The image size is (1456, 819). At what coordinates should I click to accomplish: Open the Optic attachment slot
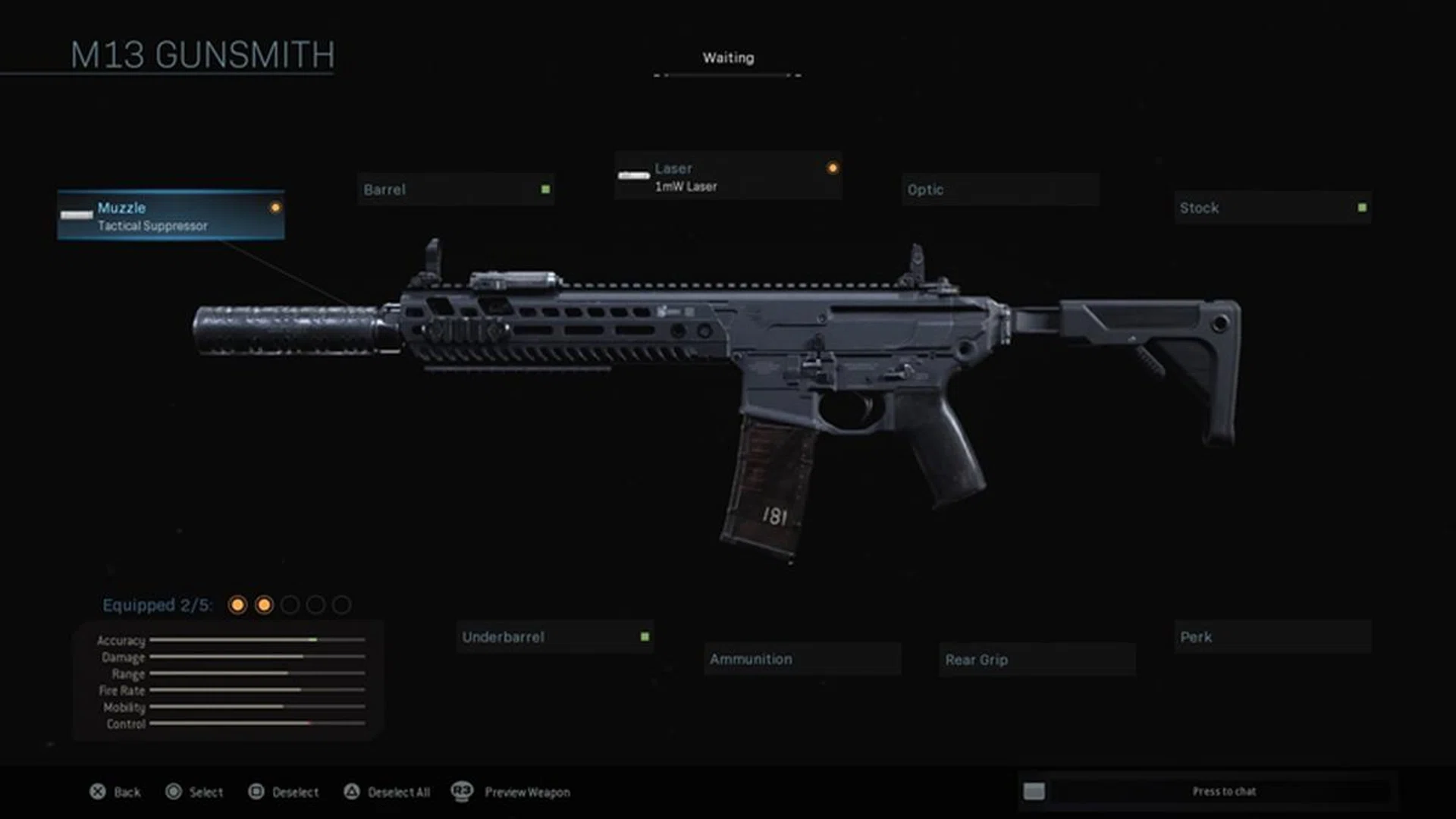coord(1000,190)
